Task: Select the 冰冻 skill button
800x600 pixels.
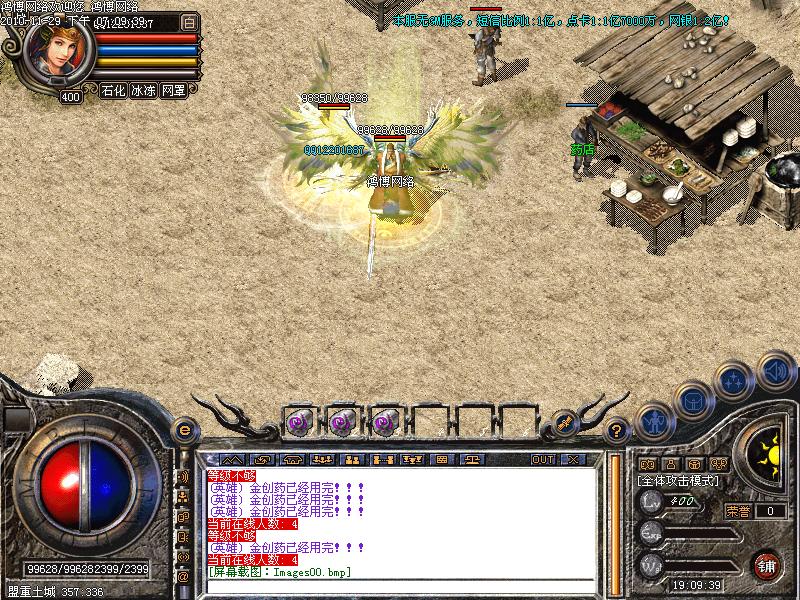Action: (x=143, y=90)
